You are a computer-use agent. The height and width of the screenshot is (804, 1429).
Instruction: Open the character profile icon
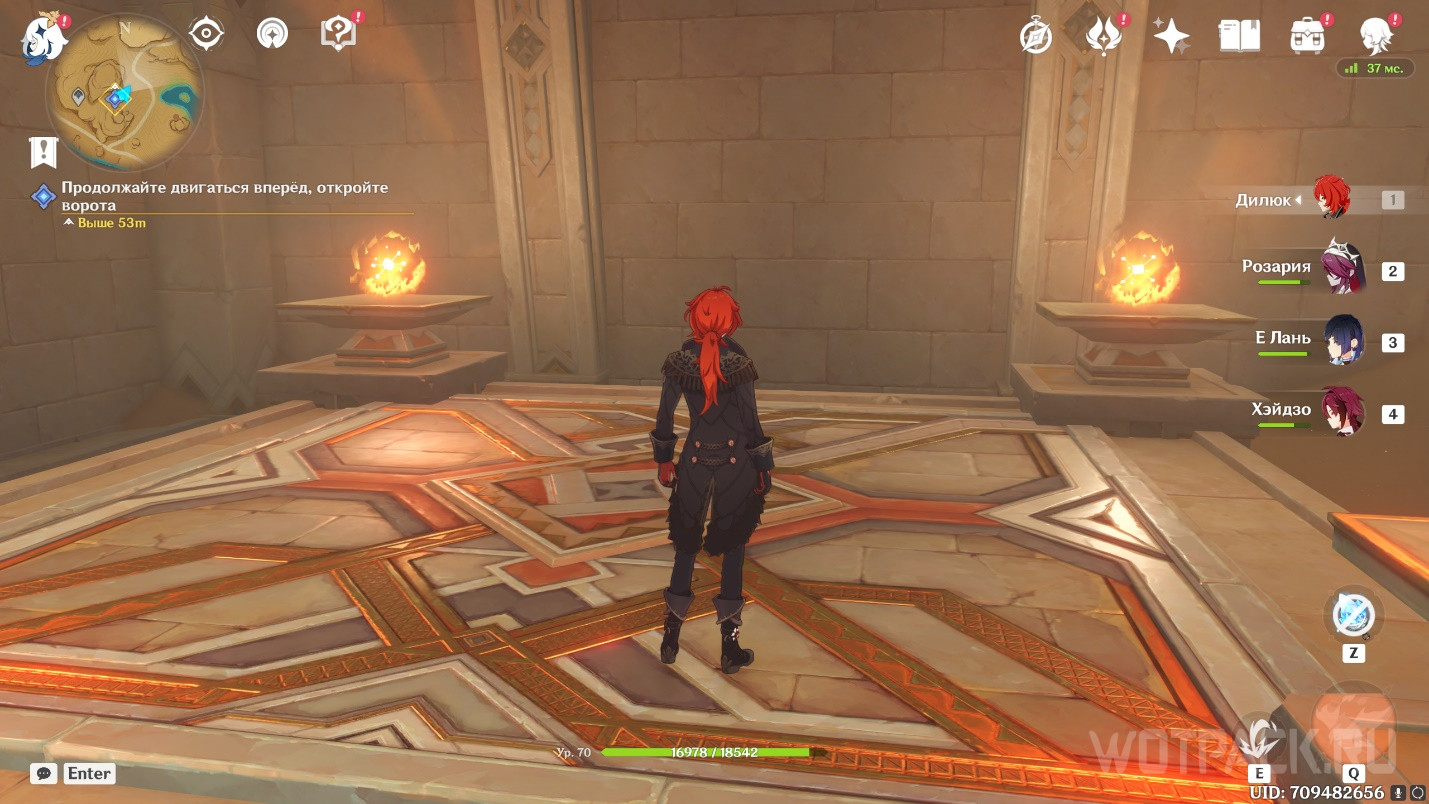(x=1377, y=35)
